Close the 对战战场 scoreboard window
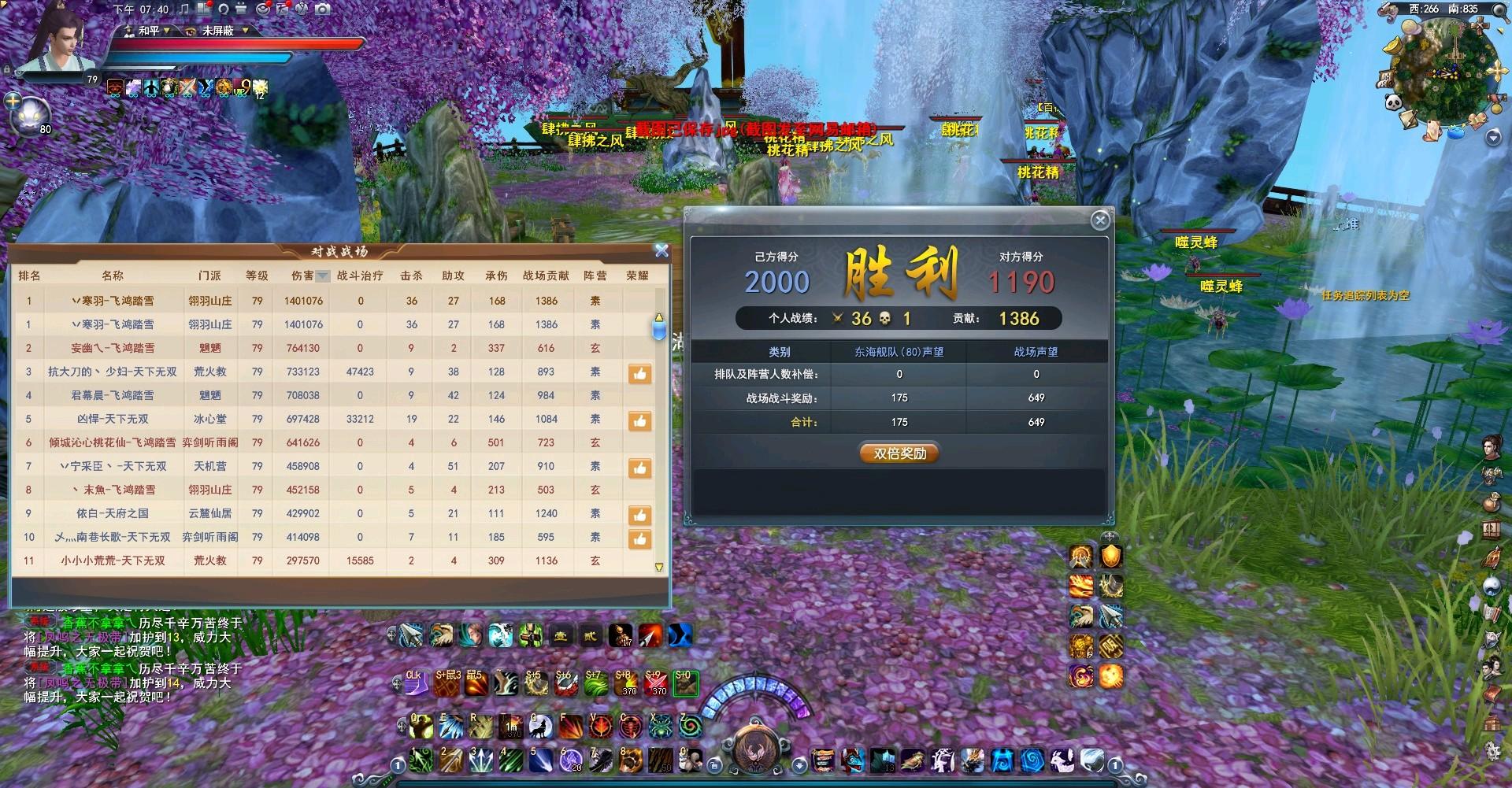 pos(661,250)
